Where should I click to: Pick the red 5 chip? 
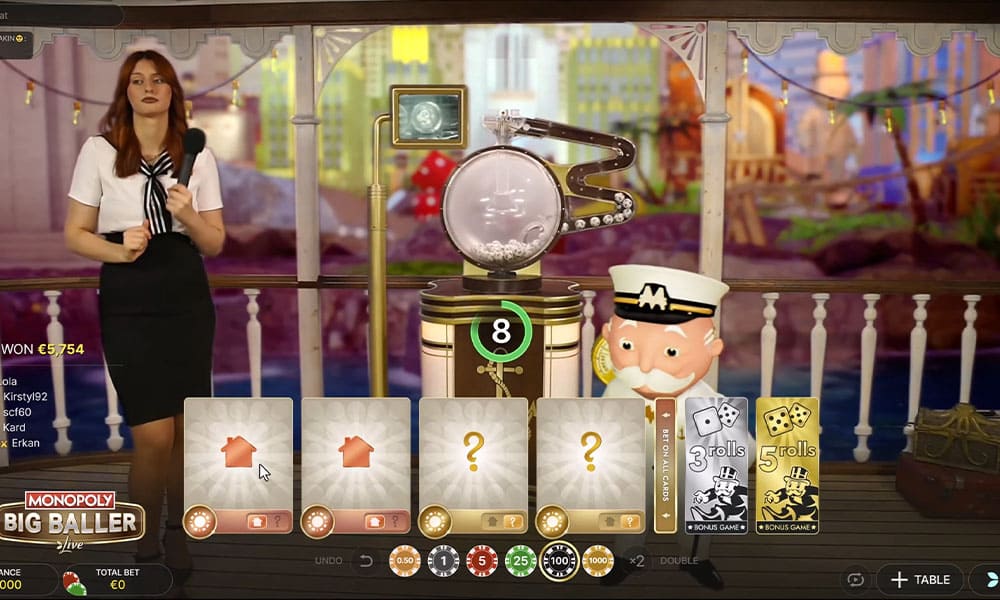click(482, 561)
